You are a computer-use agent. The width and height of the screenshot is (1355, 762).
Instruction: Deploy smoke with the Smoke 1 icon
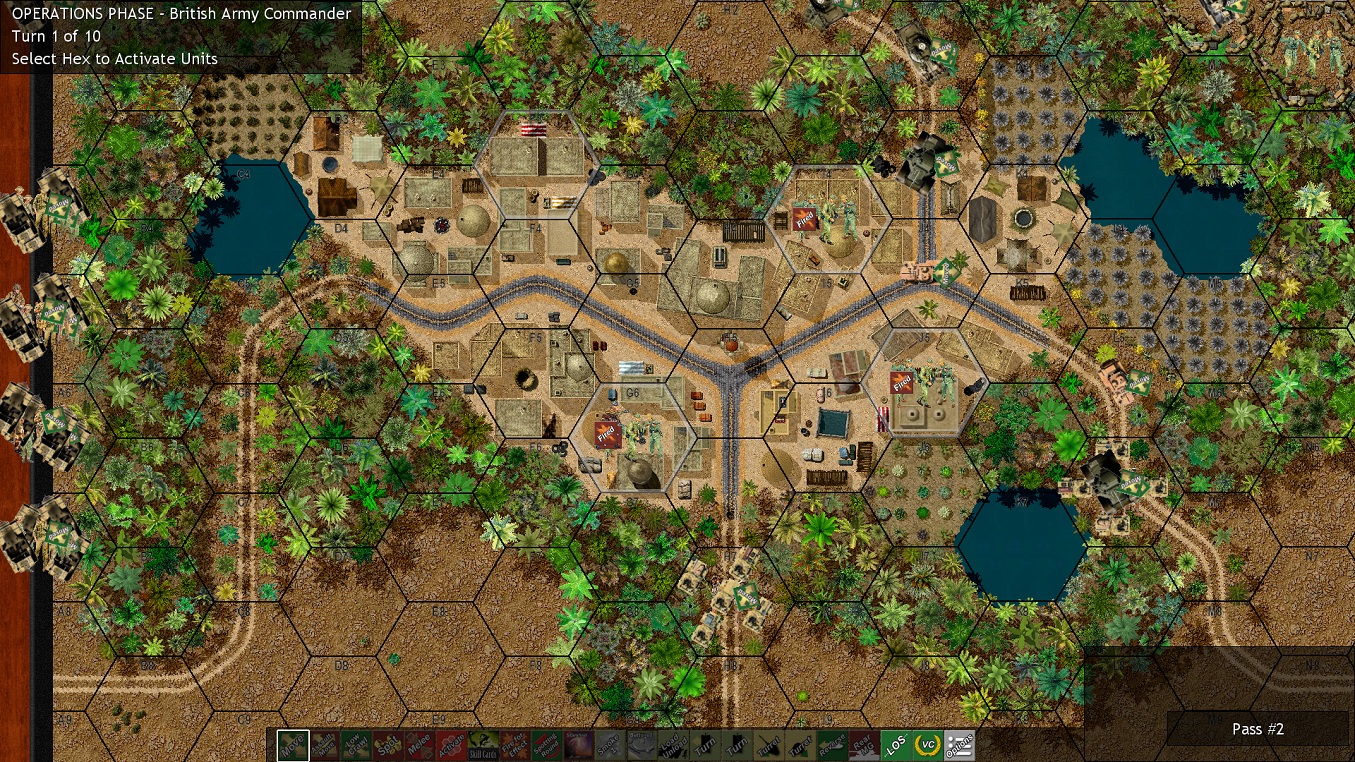pos(611,746)
